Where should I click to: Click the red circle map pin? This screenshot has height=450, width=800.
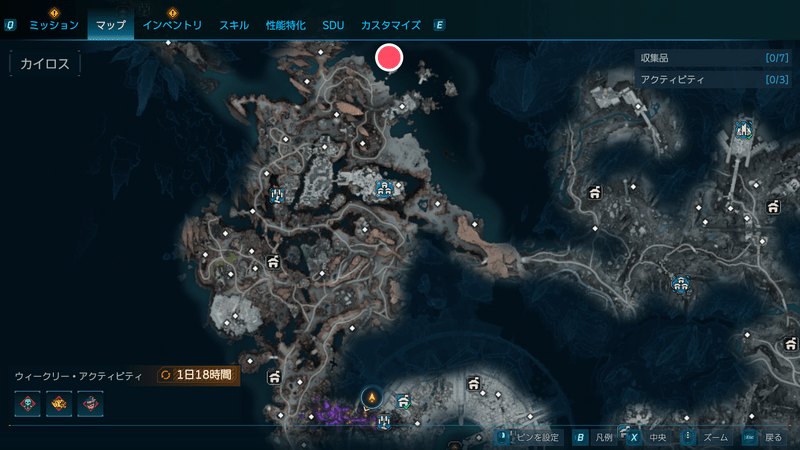(388, 58)
